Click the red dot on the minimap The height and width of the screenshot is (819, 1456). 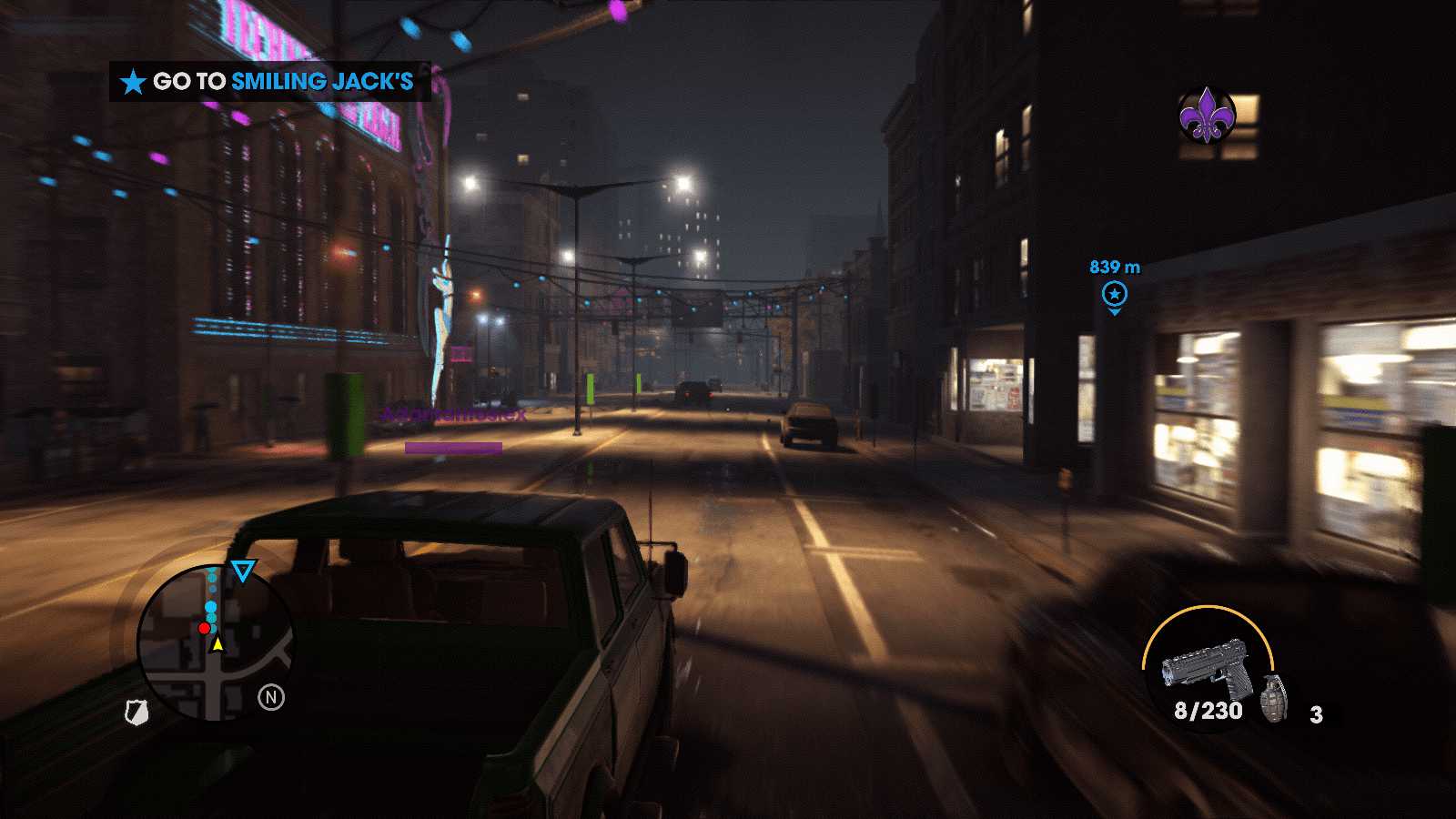coord(205,628)
